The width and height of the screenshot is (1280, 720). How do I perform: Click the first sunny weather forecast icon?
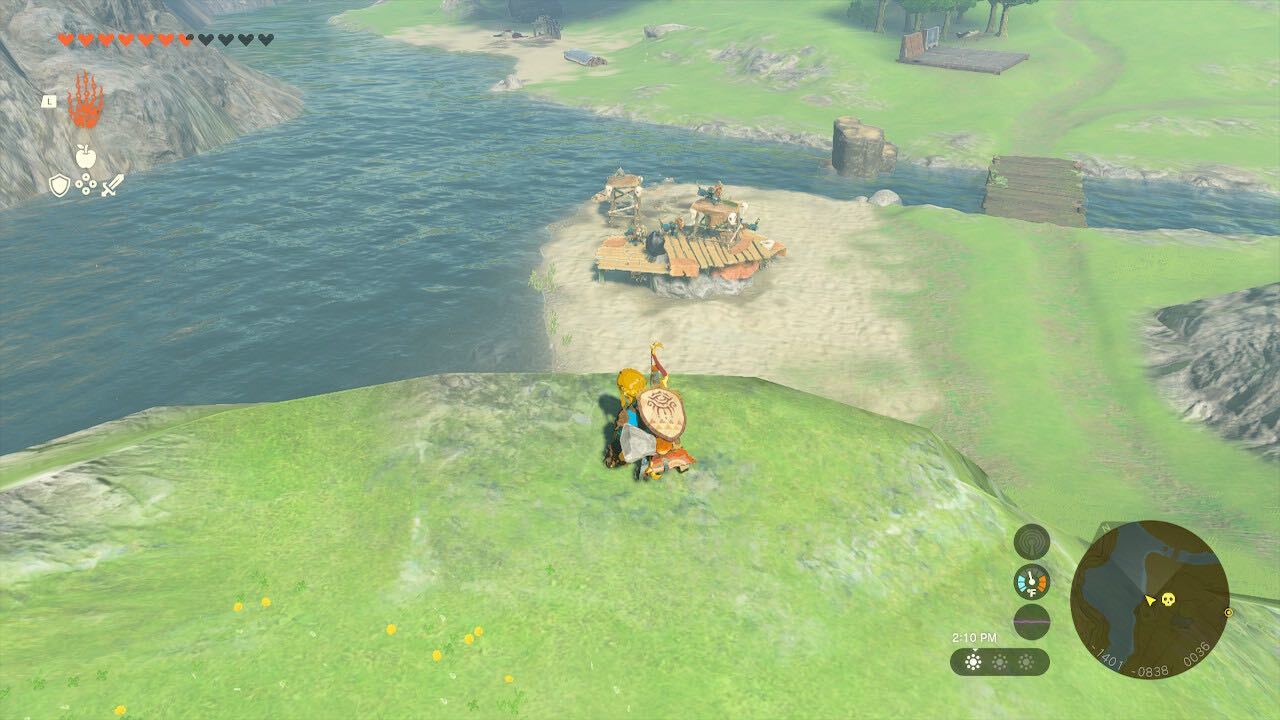[973, 660]
